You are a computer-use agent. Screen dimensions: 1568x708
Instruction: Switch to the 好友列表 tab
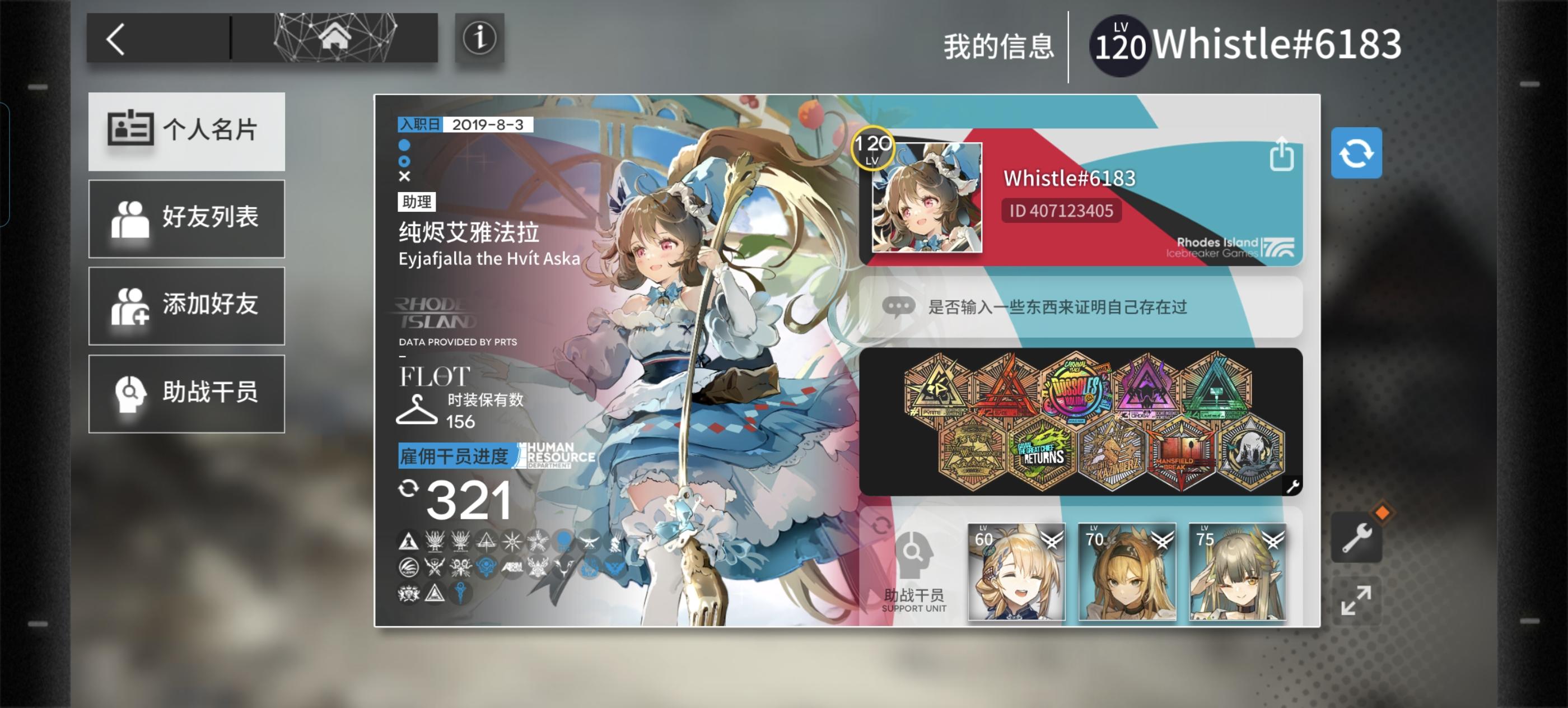pos(186,219)
